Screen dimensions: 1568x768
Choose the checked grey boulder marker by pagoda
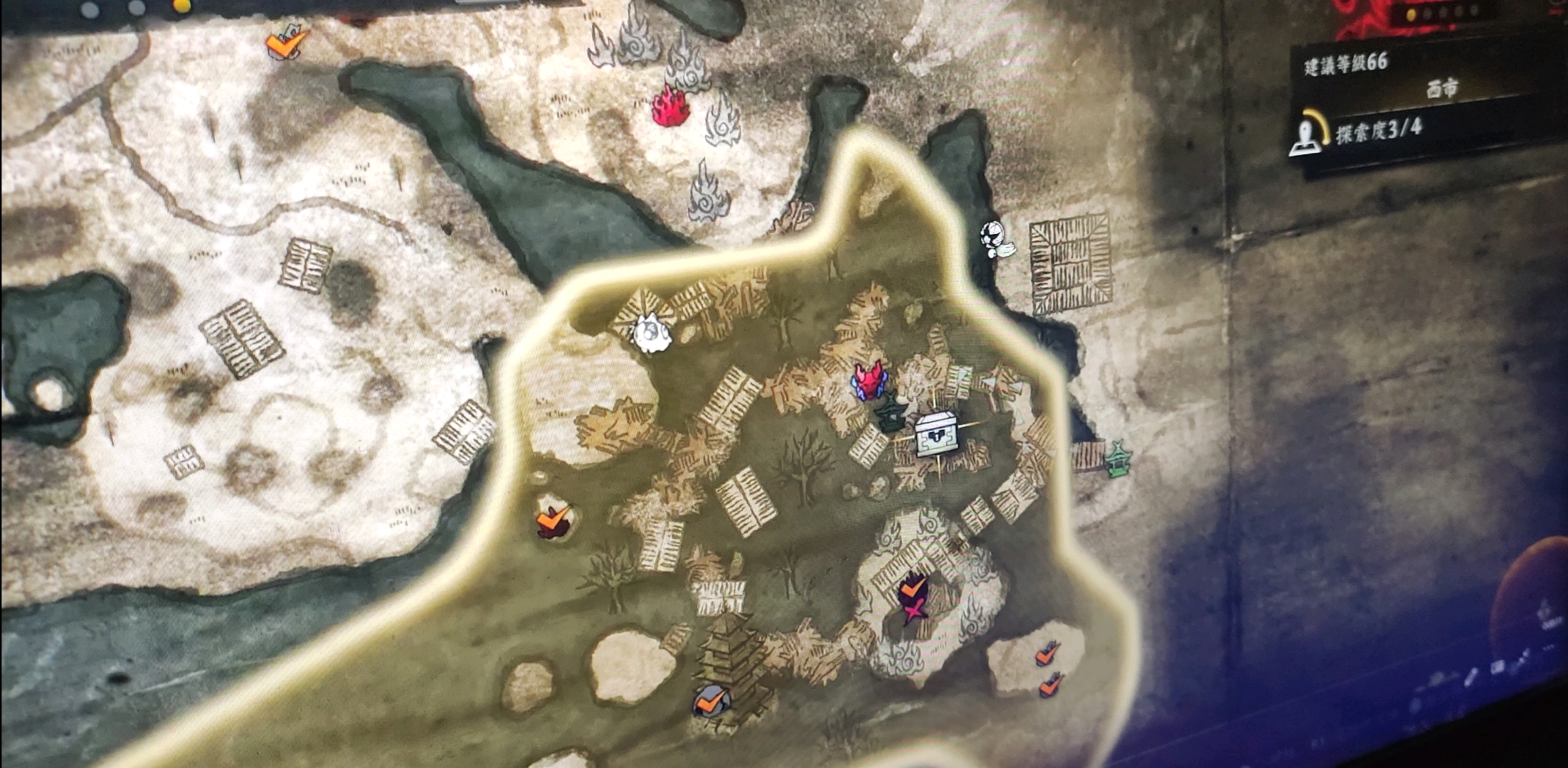(711, 701)
